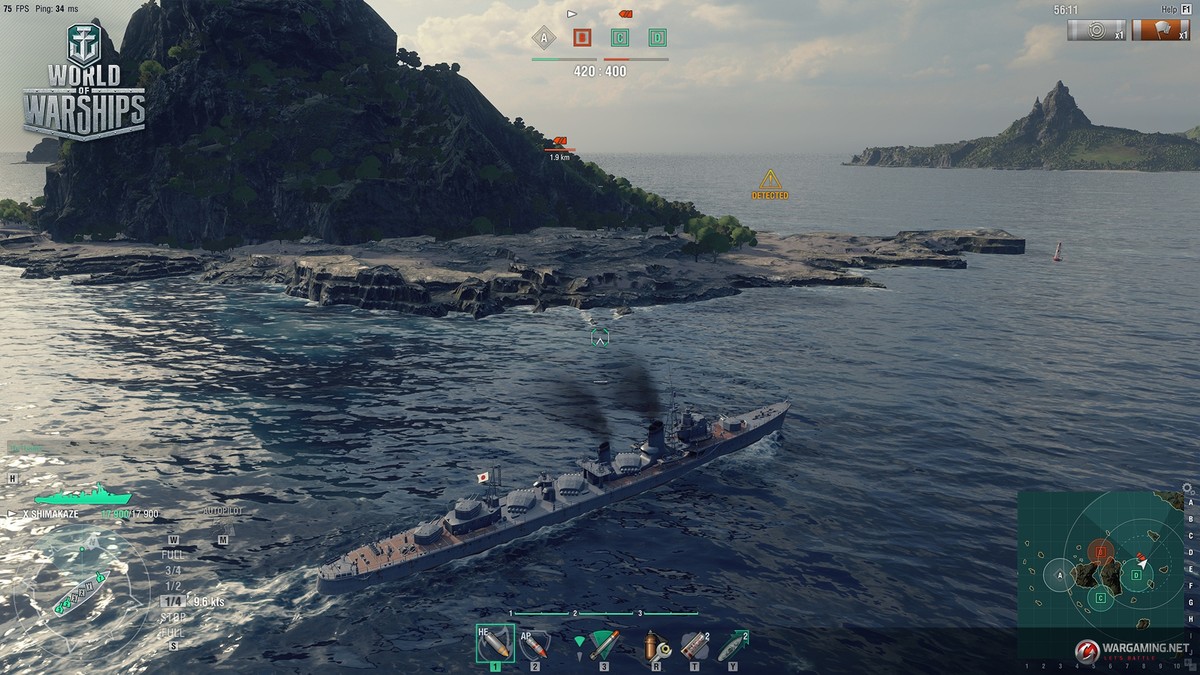Set engine telegraph to 3/4 speed
The image size is (1200, 675).
173,570
